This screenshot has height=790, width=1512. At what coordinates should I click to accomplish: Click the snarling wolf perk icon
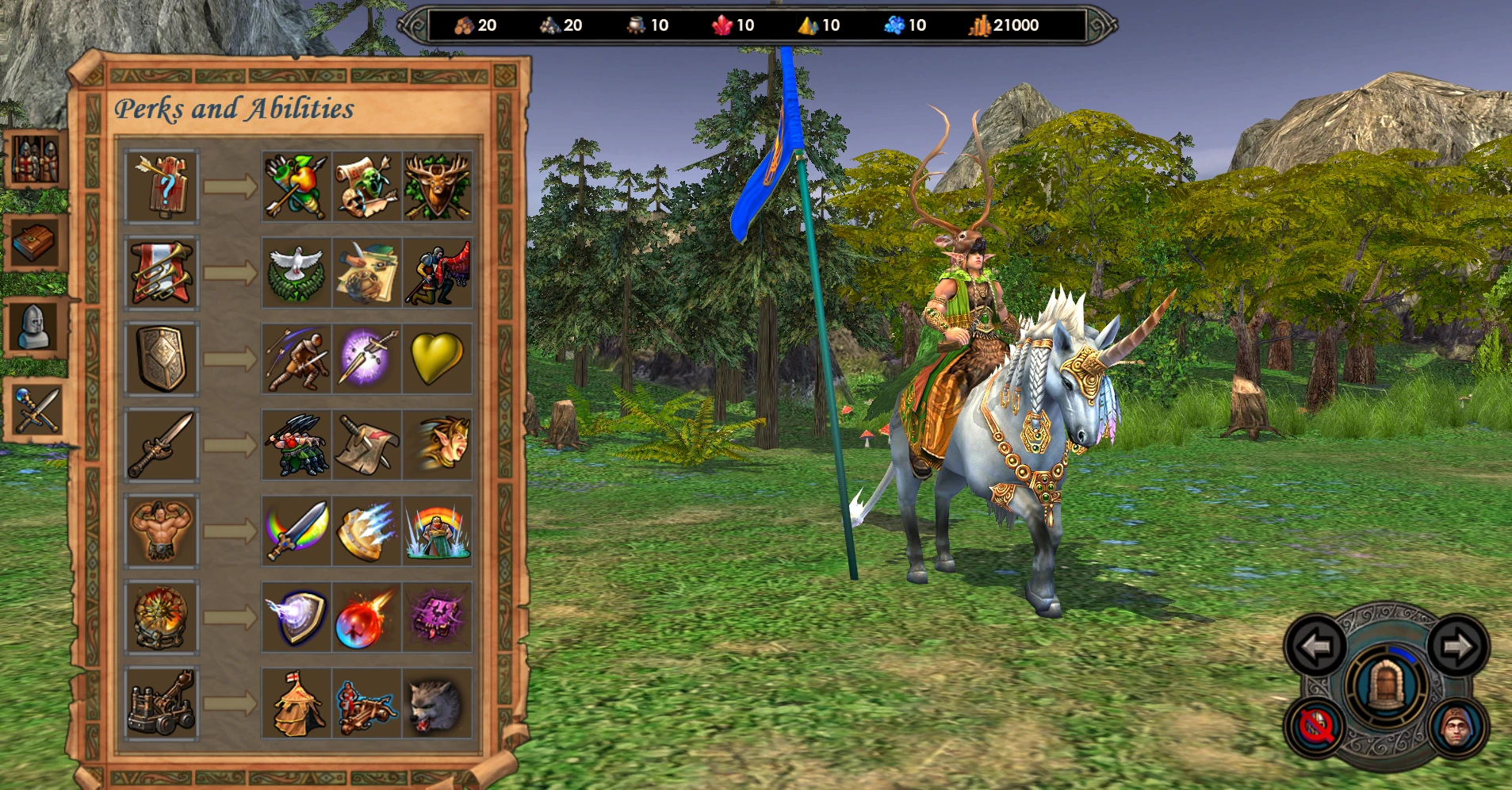(437, 704)
